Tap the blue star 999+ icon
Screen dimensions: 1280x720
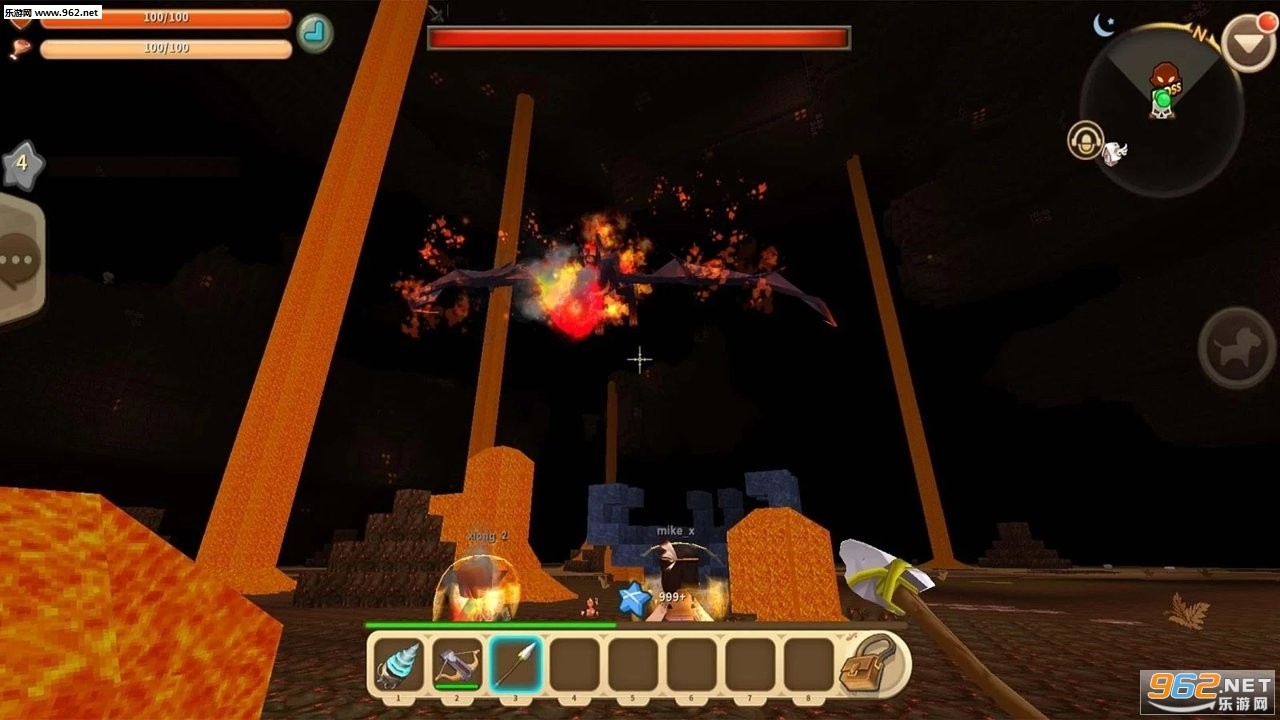634,598
